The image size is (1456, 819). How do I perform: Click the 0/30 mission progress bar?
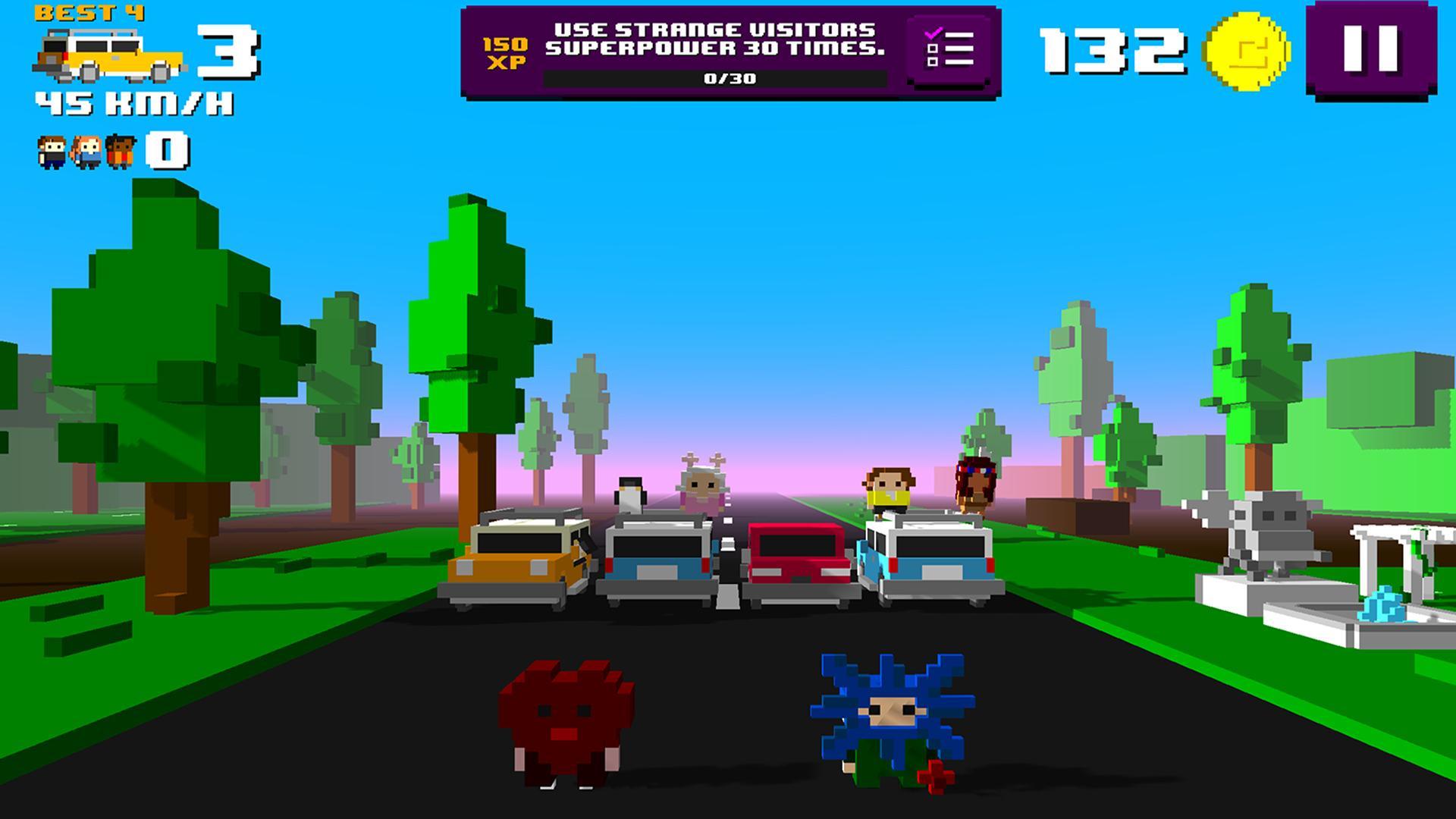[x=719, y=78]
